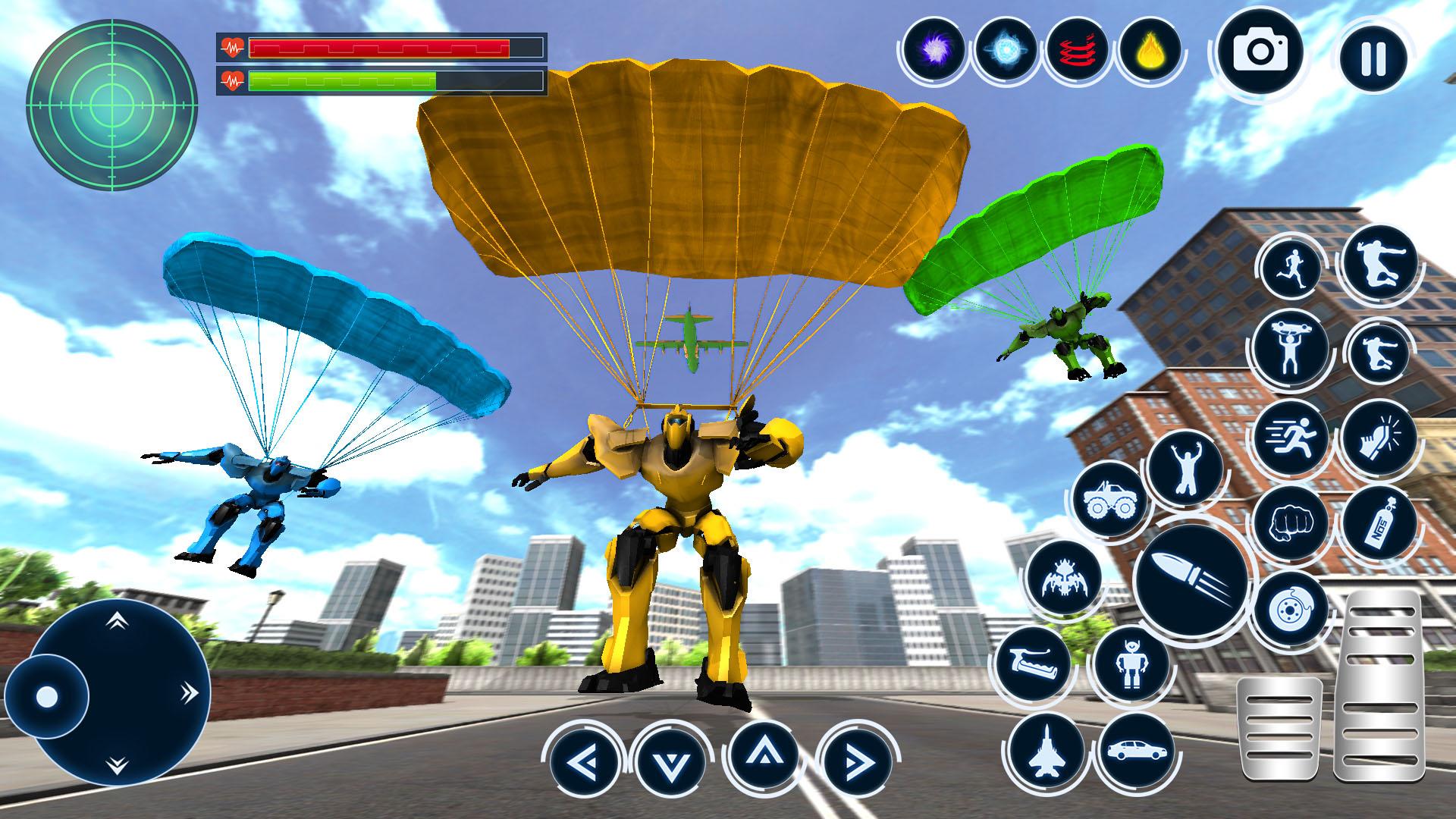Select the robot form icon
The width and height of the screenshot is (1456, 819).
1129,664
